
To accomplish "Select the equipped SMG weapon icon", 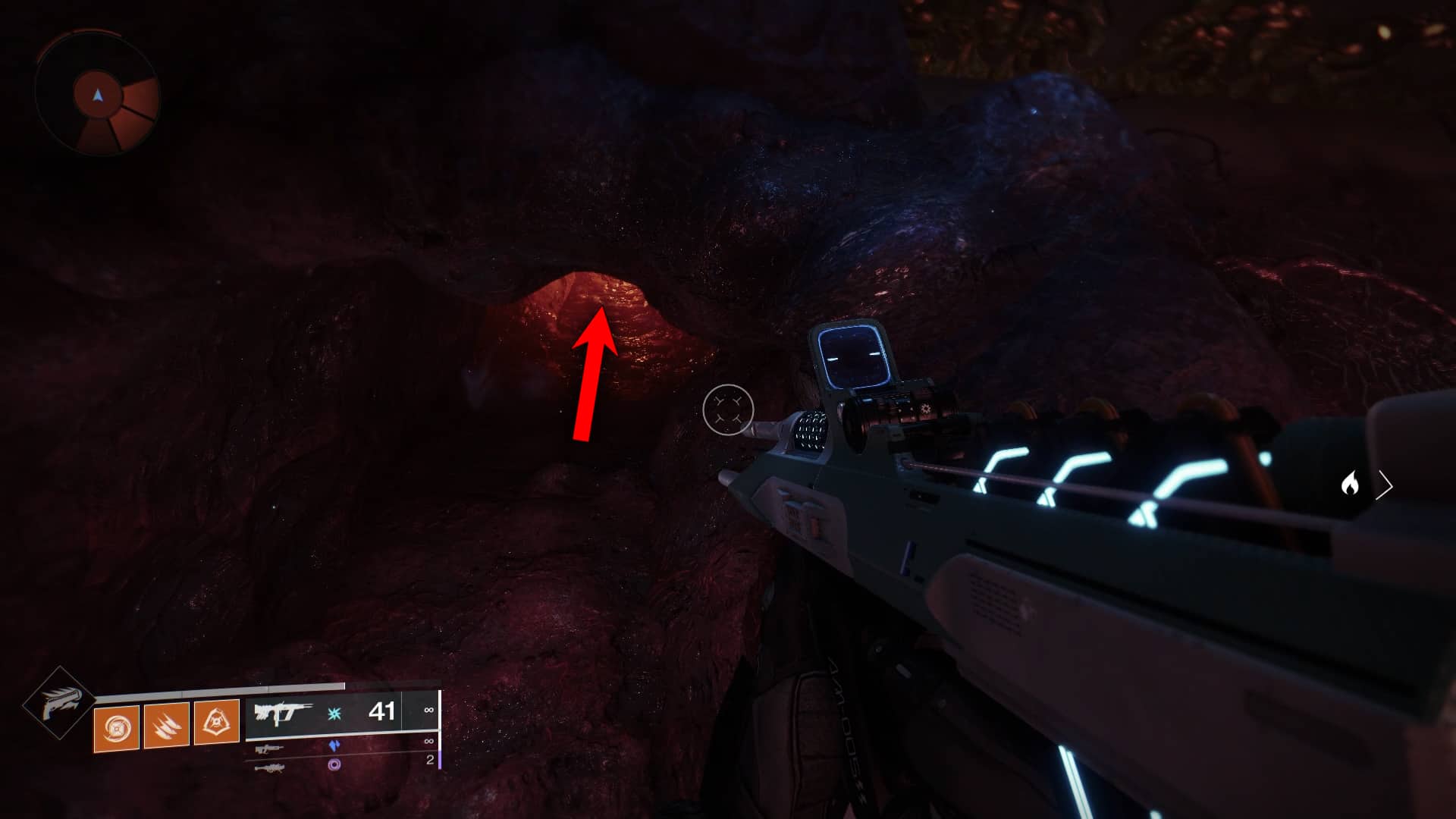I will point(282,711).
